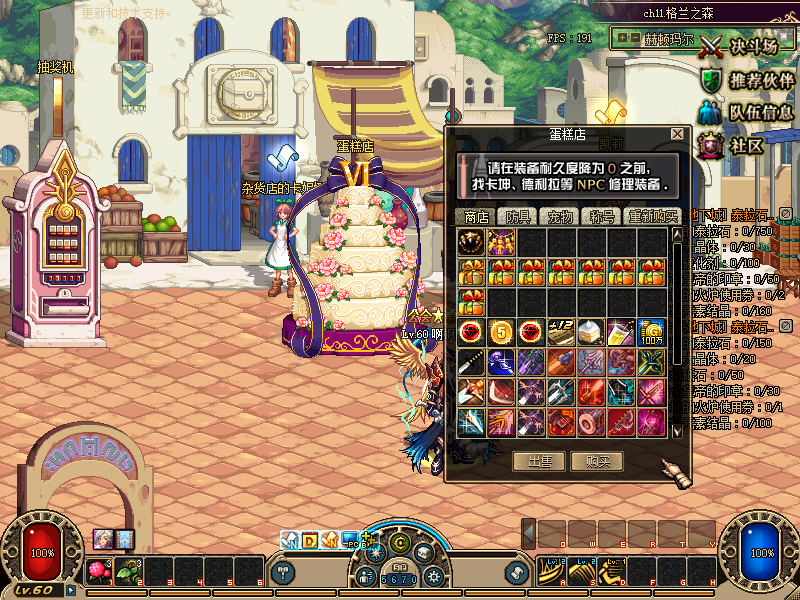Image resolution: width=800 pixels, height=600 pixels.
Task: Open 推荐伙伴 recommended partners
Action: 741,79
